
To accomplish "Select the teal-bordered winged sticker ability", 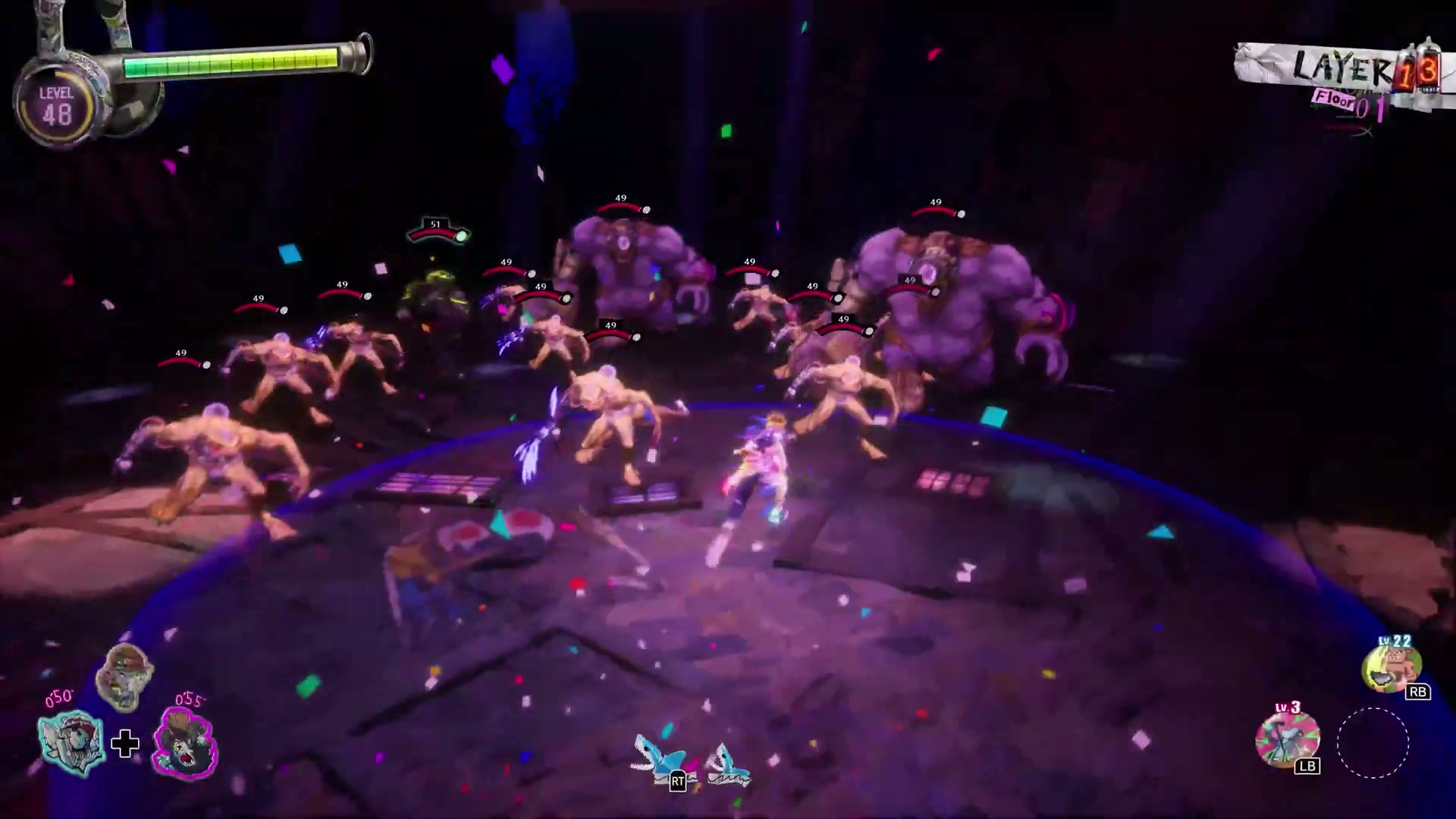I will (x=71, y=742).
